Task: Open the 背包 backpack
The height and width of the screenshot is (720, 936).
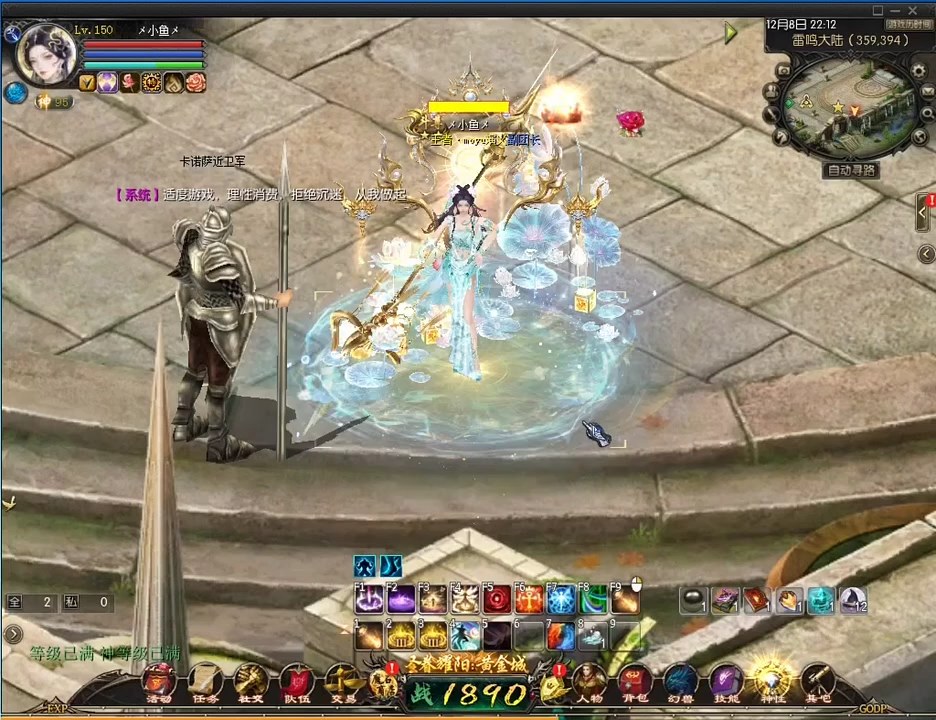Action: click(635, 682)
